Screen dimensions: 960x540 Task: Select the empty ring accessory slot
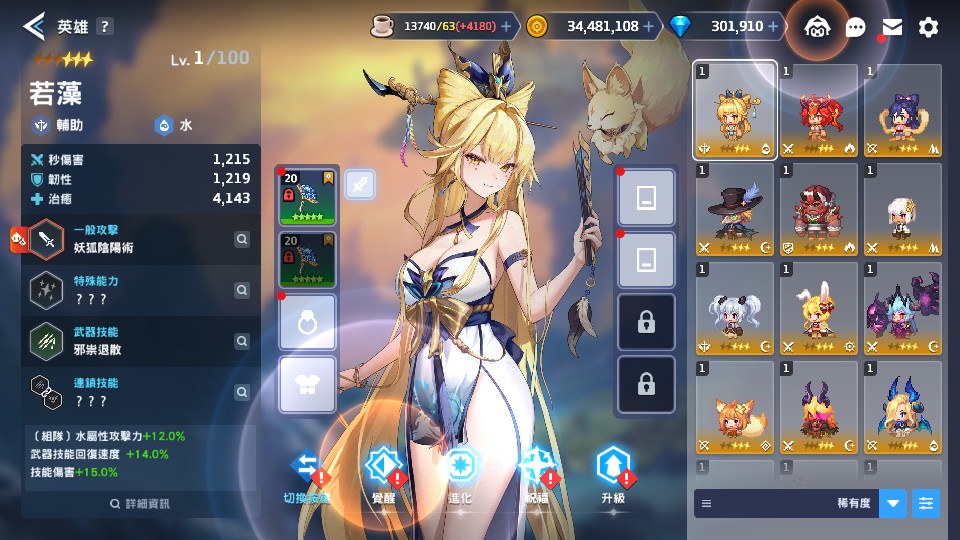tap(308, 323)
